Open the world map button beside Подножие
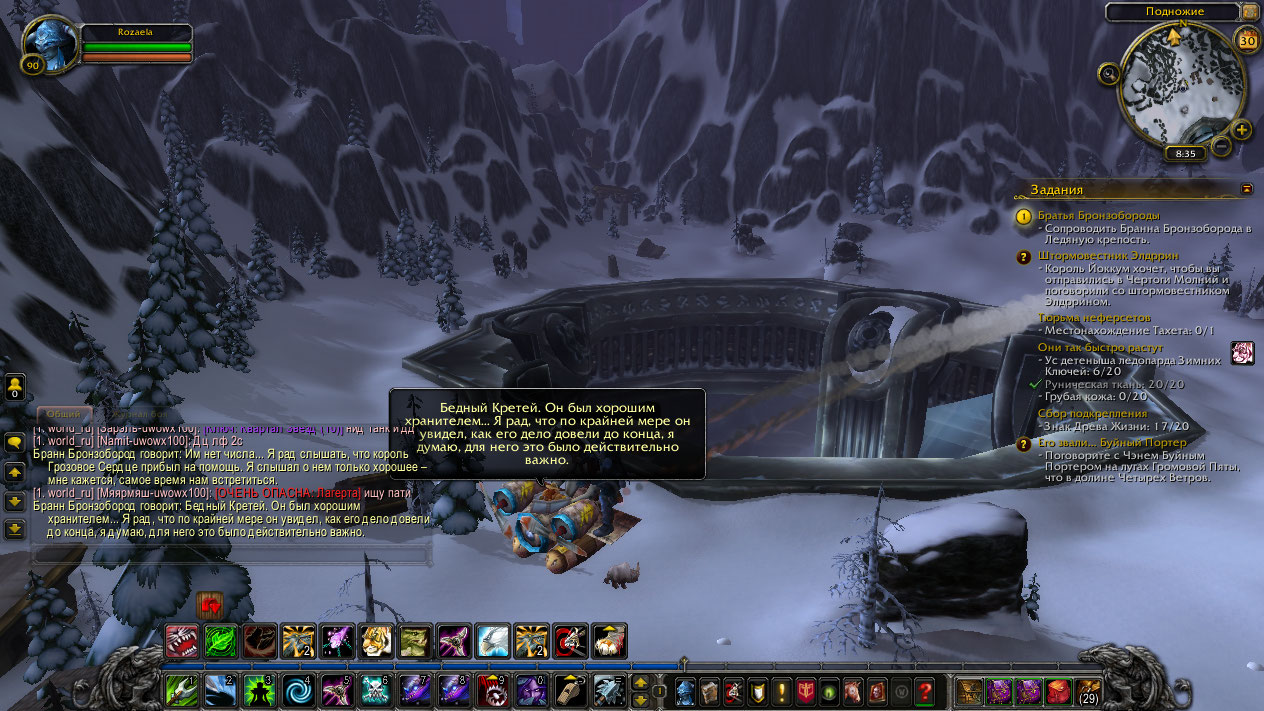Viewport: 1264px width, 711px height. point(1250,12)
